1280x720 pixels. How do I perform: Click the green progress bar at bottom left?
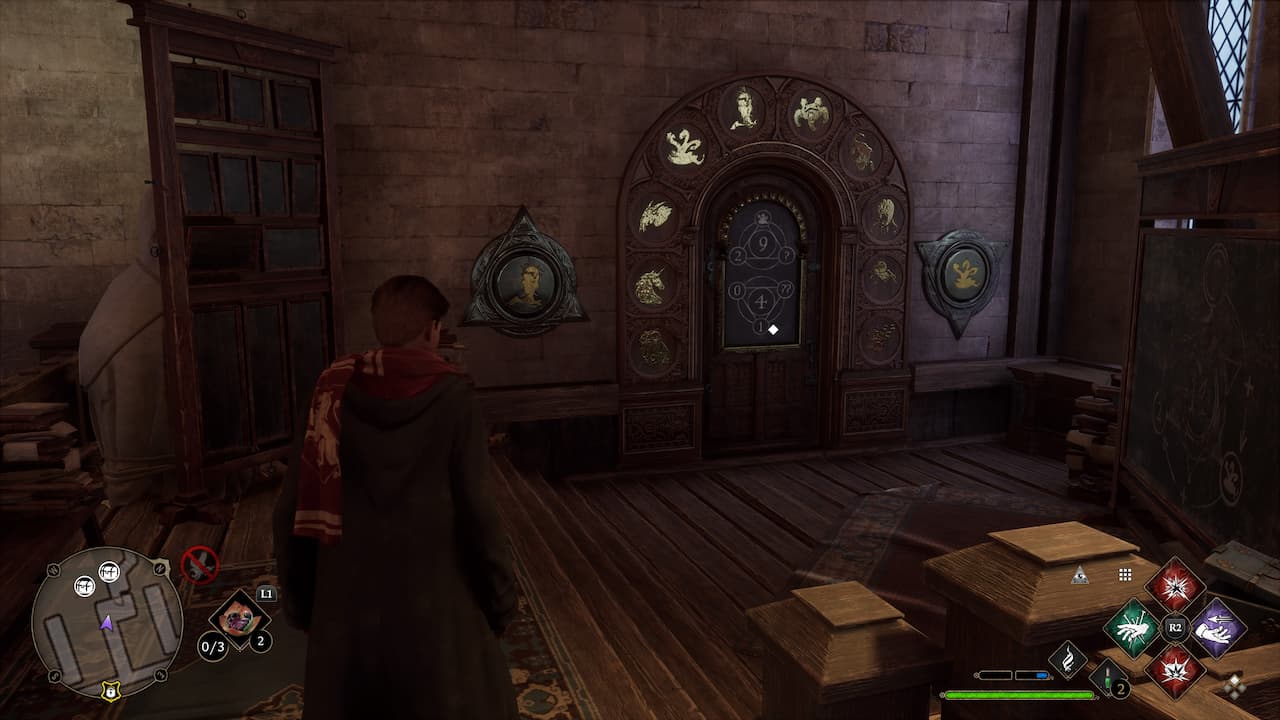point(1021,694)
